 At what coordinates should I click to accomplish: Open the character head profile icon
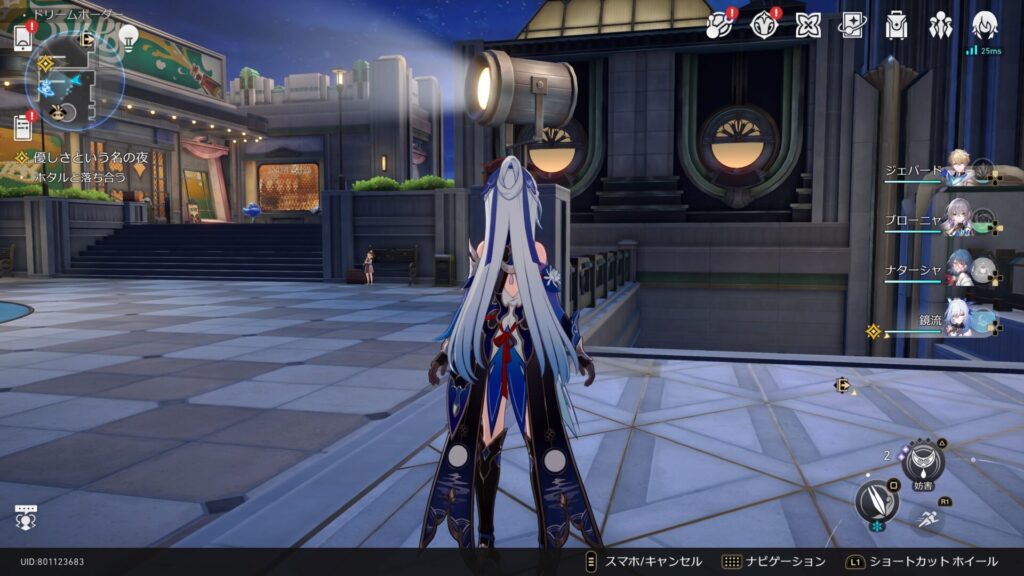pos(985,25)
